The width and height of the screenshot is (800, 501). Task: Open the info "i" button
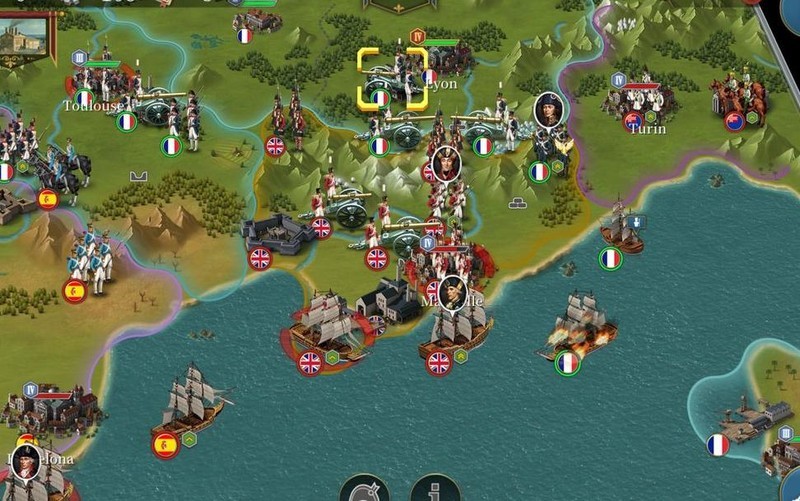[x=436, y=490]
